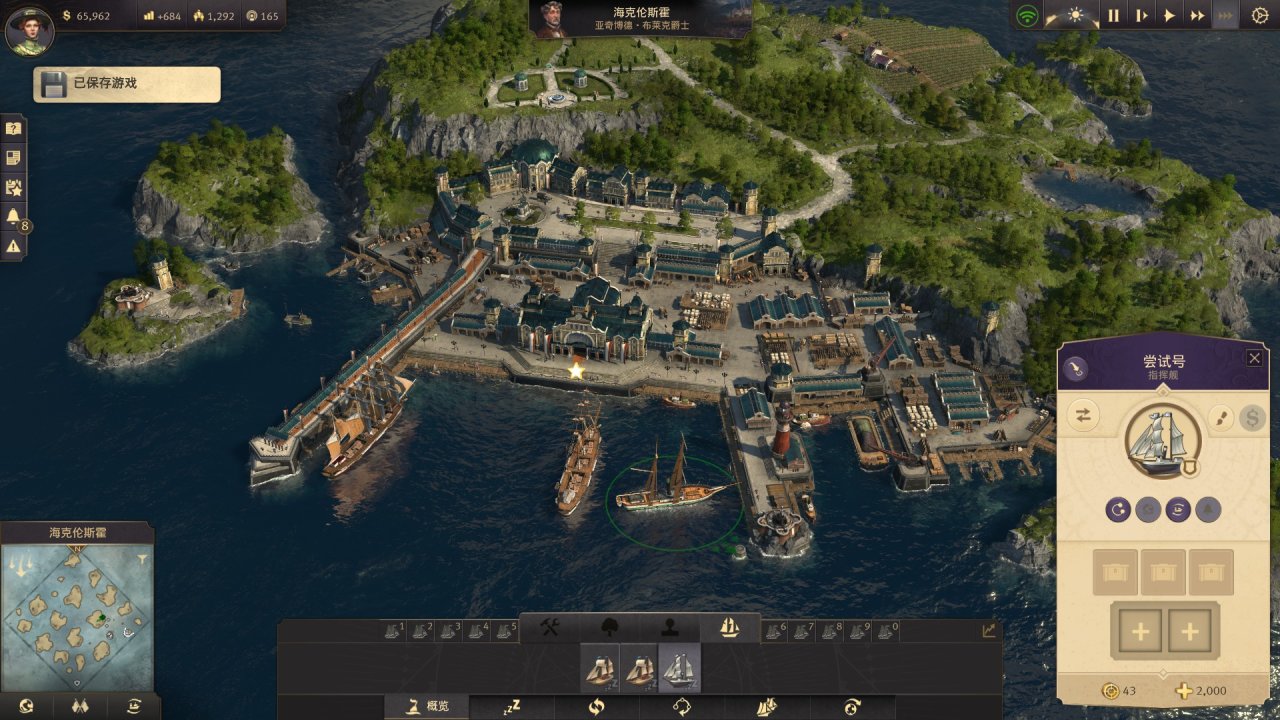Viewport: 1280px width, 720px height.
Task: Click the slow step-forward speed button
Action: [x=1141, y=15]
